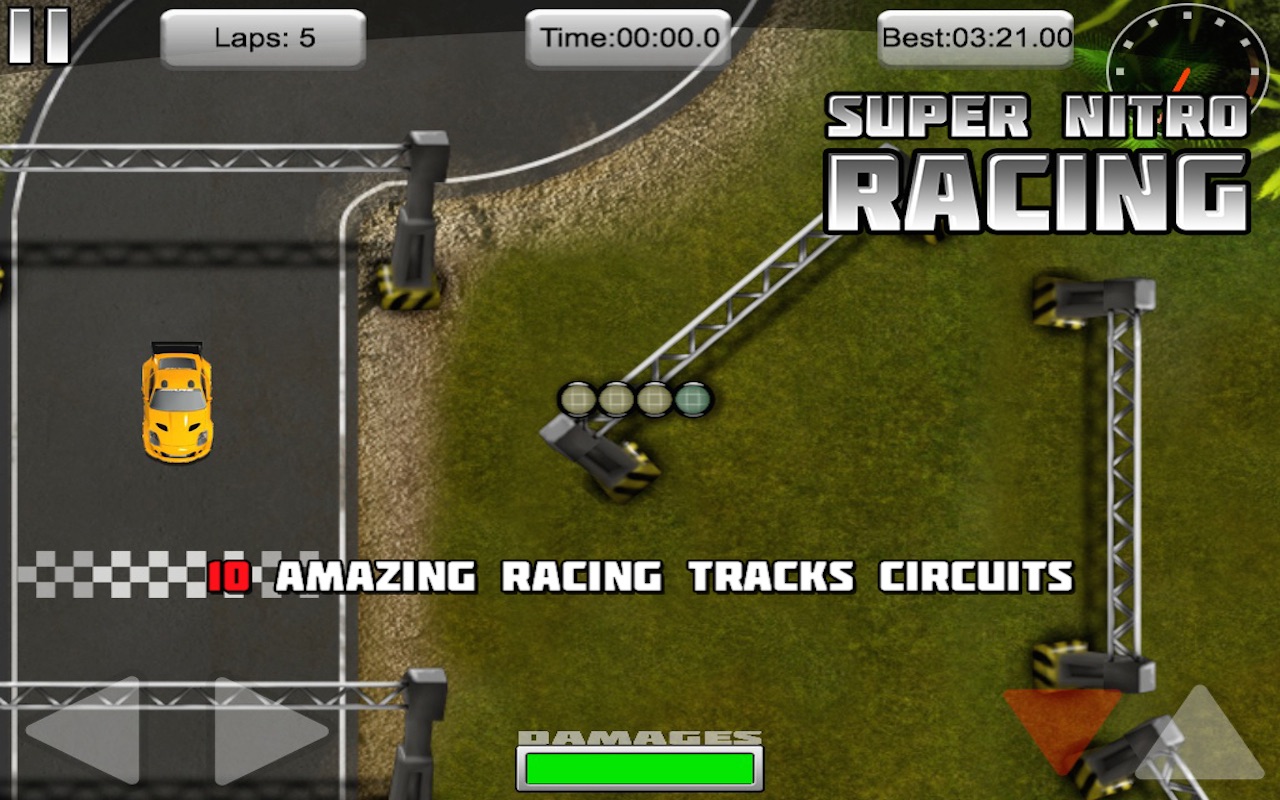Viewport: 1280px width, 800px height.
Task: Click the DAMAGES label above the bar
Action: (x=638, y=735)
